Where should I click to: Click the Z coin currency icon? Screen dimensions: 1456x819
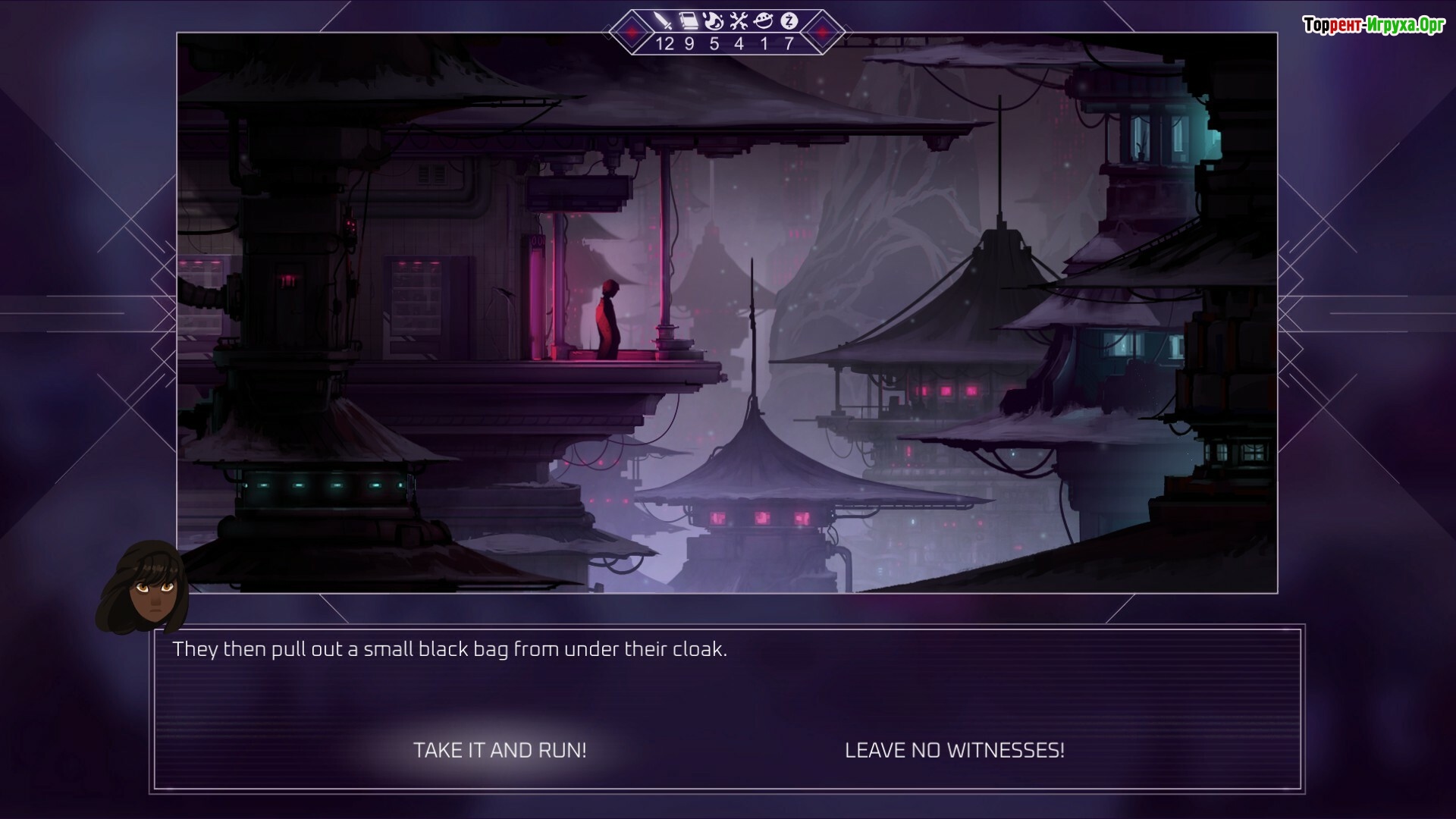pyautogui.click(x=789, y=21)
